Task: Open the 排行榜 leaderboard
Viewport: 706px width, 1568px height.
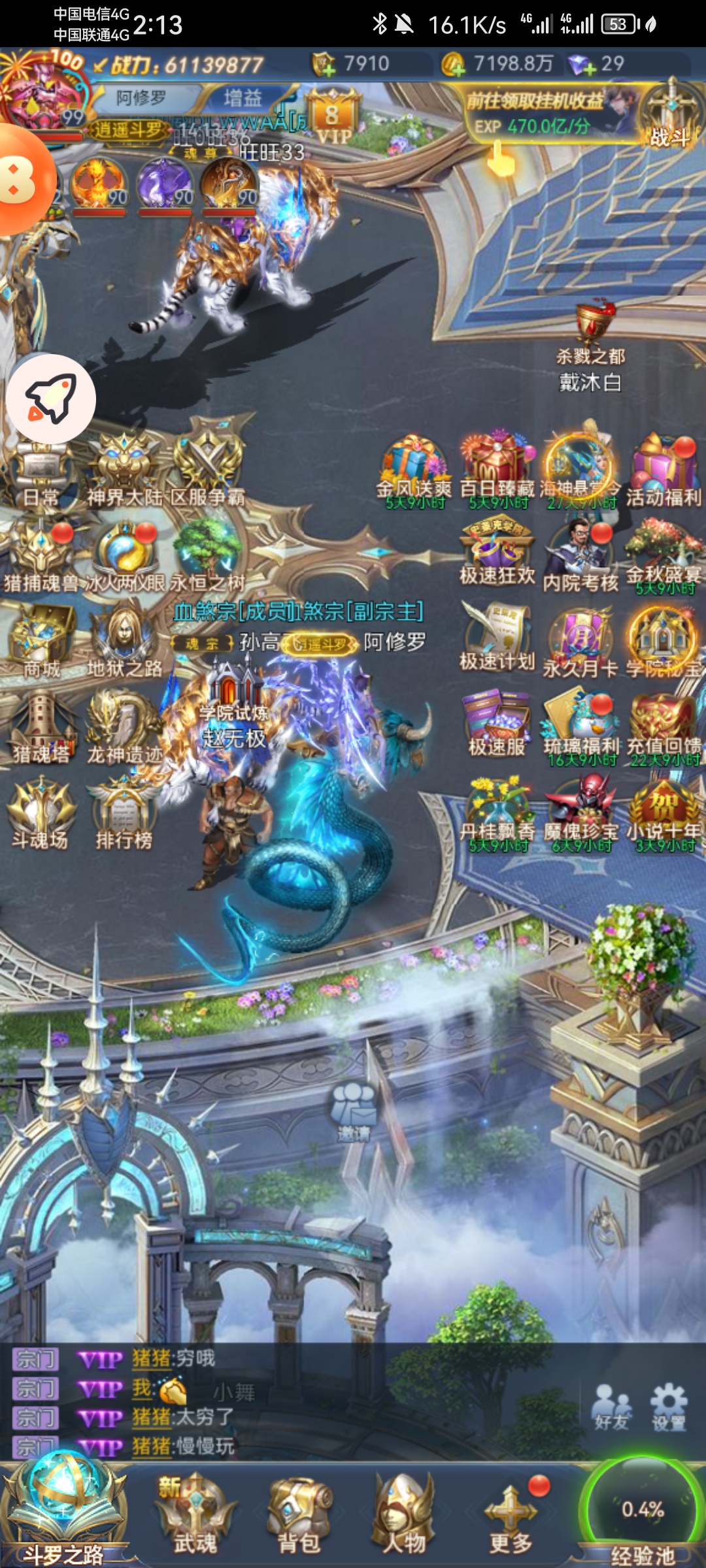Action: tap(124, 815)
